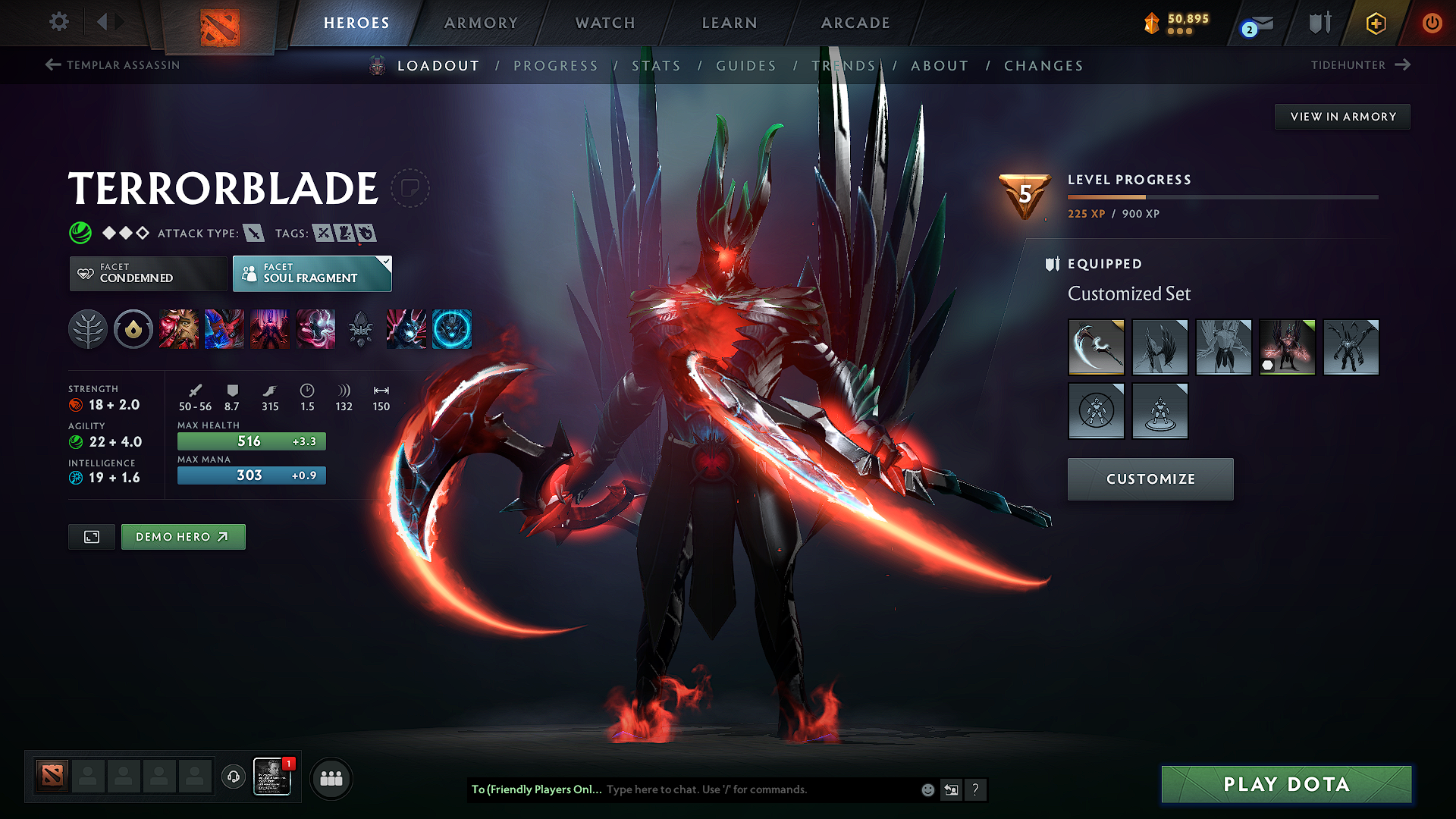Click the Templar Assassin back arrow
Image resolution: width=1456 pixels, height=819 pixels.
(52, 65)
